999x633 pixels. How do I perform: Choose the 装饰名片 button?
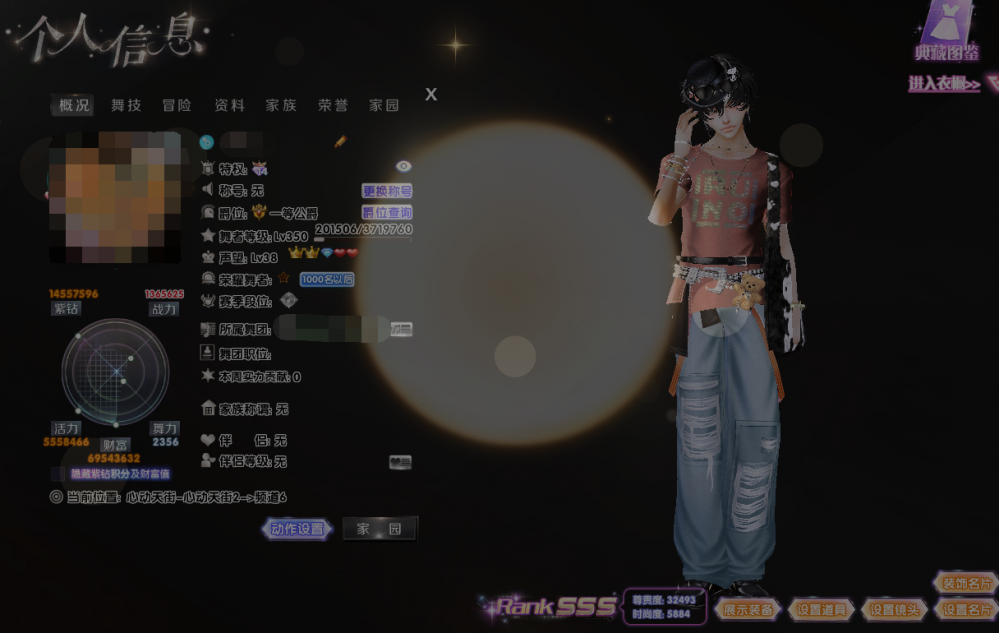tap(965, 583)
